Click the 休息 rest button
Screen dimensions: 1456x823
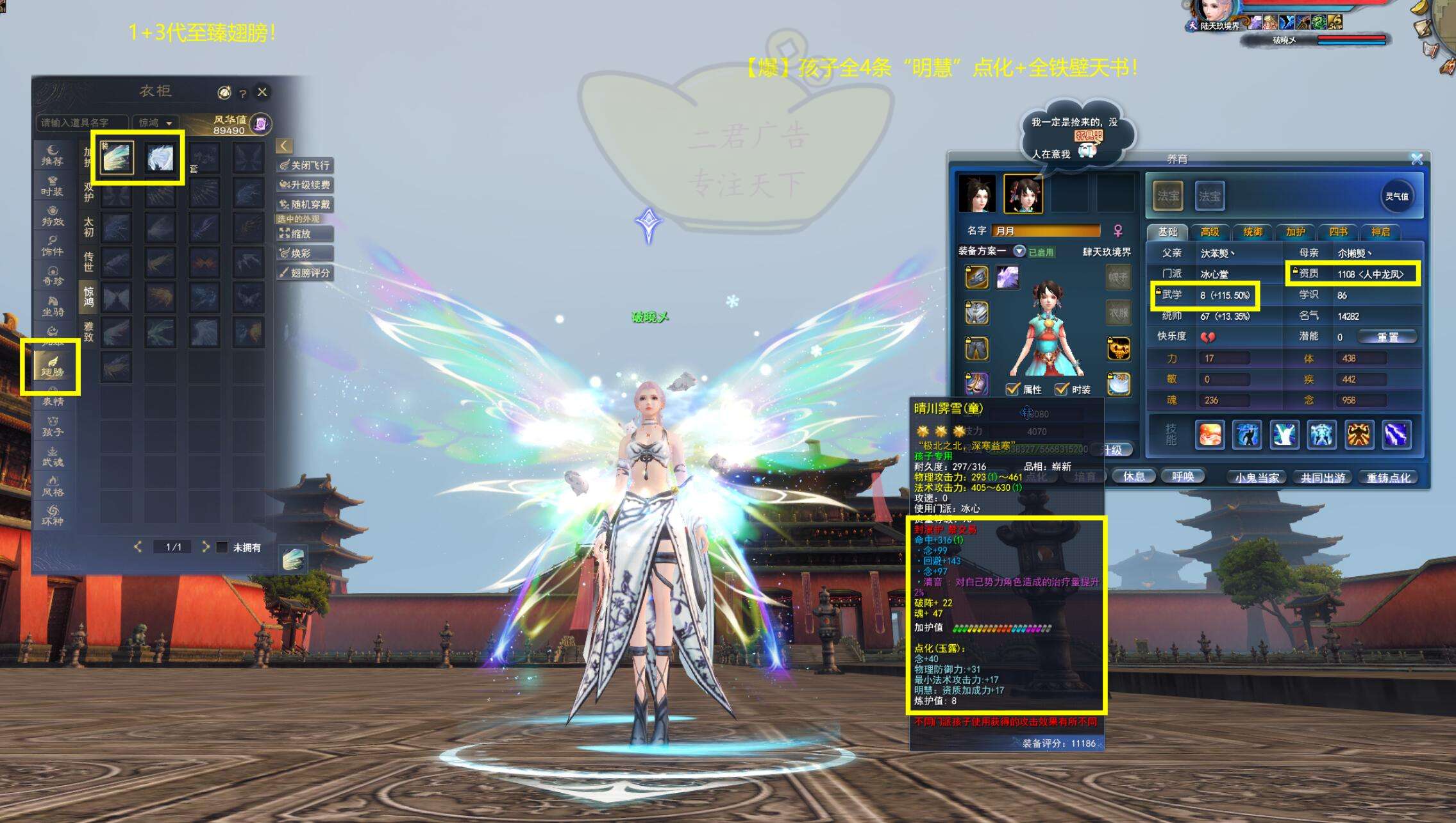tap(1134, 476)
